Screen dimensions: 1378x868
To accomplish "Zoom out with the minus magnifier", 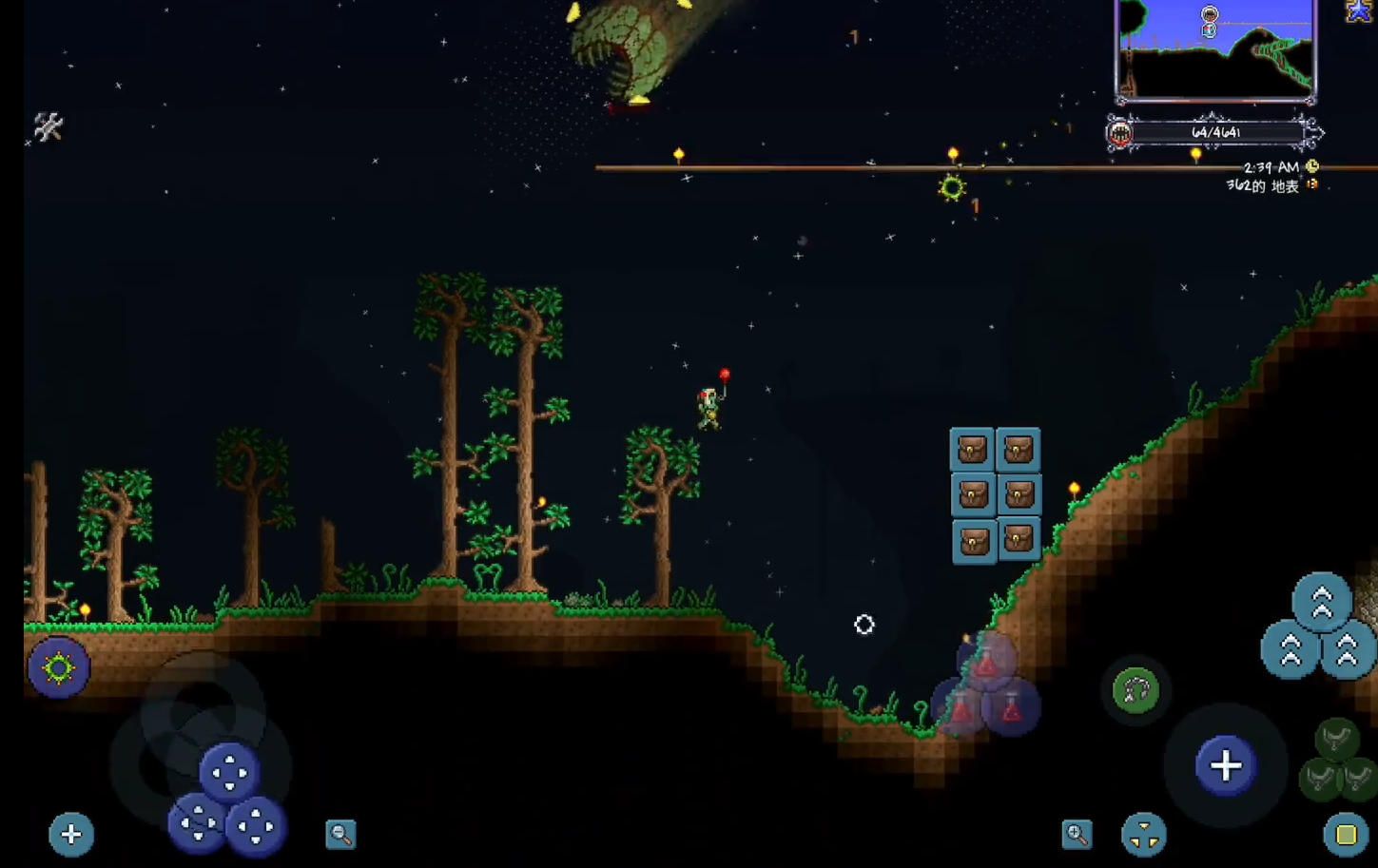I will [340, 834].
